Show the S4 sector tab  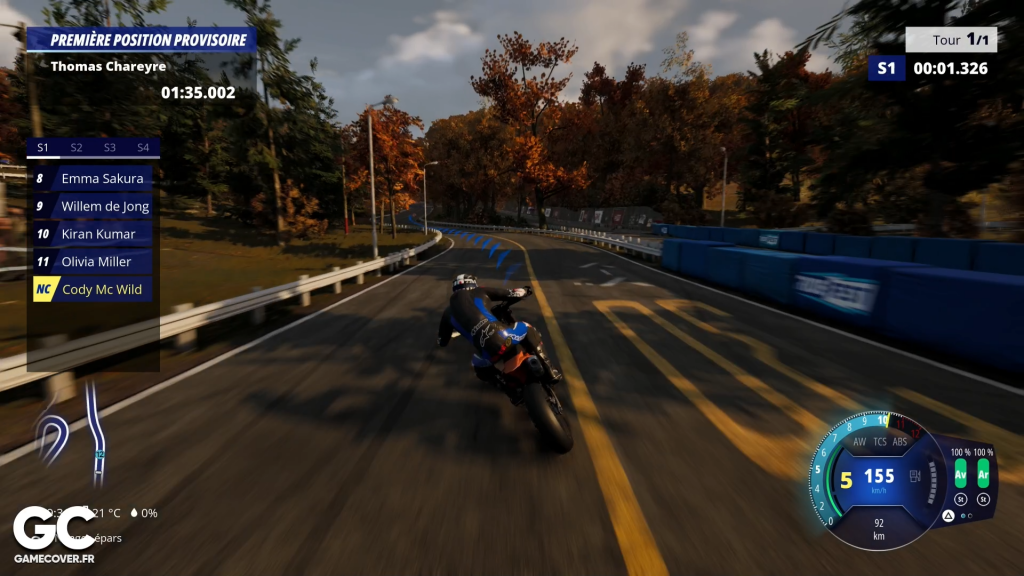tap(143, 148)
